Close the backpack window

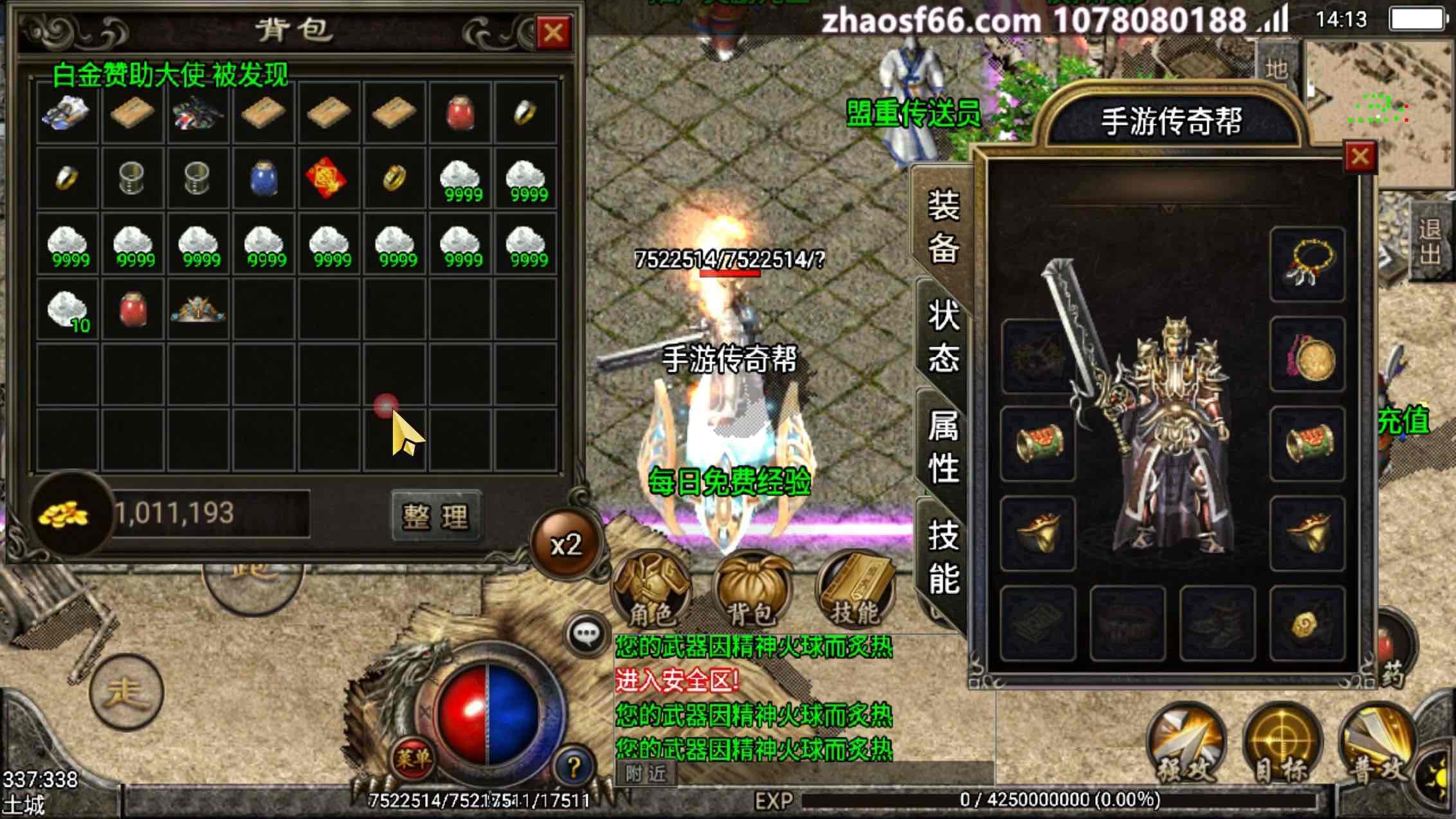click(x=553, y=32)
